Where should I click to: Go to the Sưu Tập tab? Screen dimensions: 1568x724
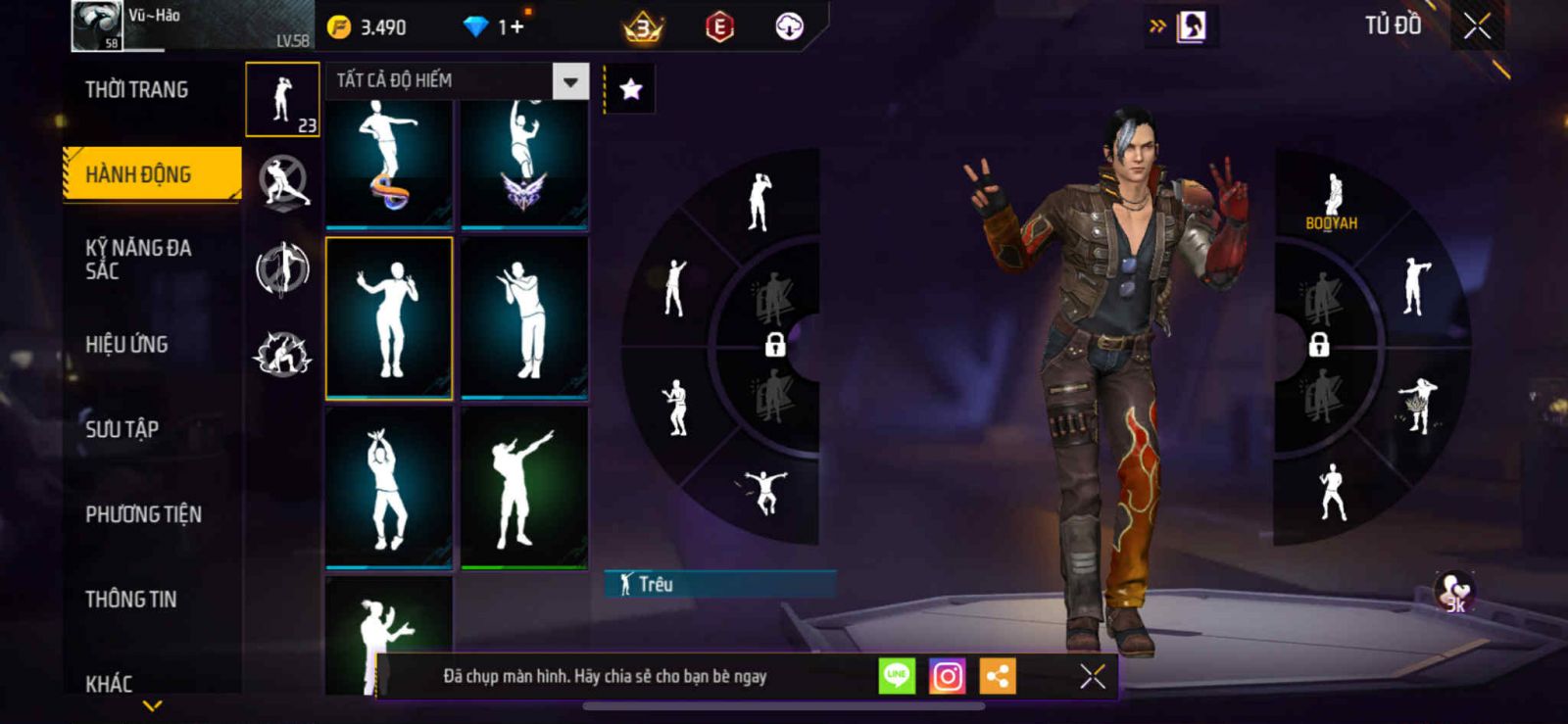[x=122, y=429]
